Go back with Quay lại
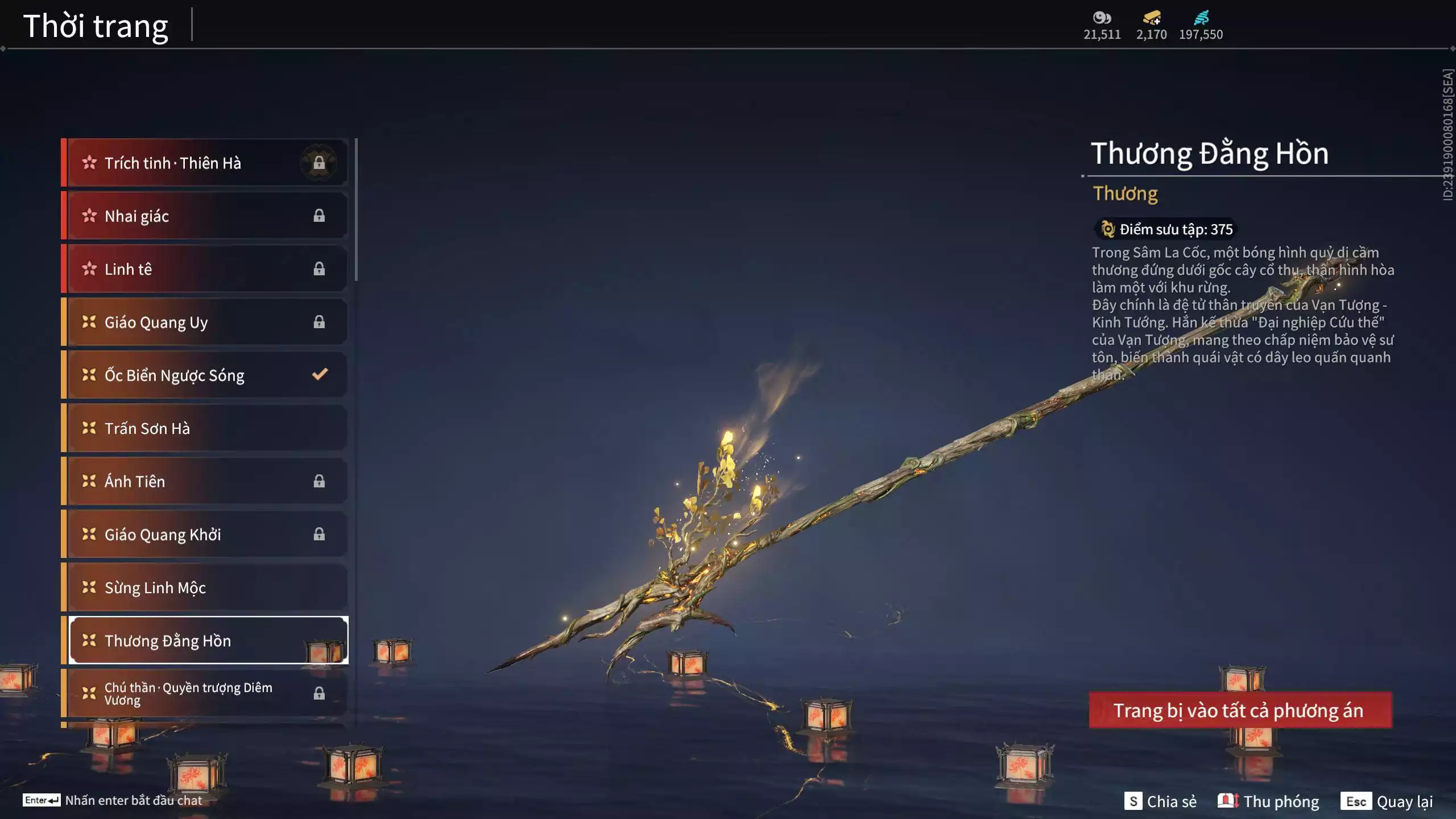The image size is (1456, 819). (1387, 801)
